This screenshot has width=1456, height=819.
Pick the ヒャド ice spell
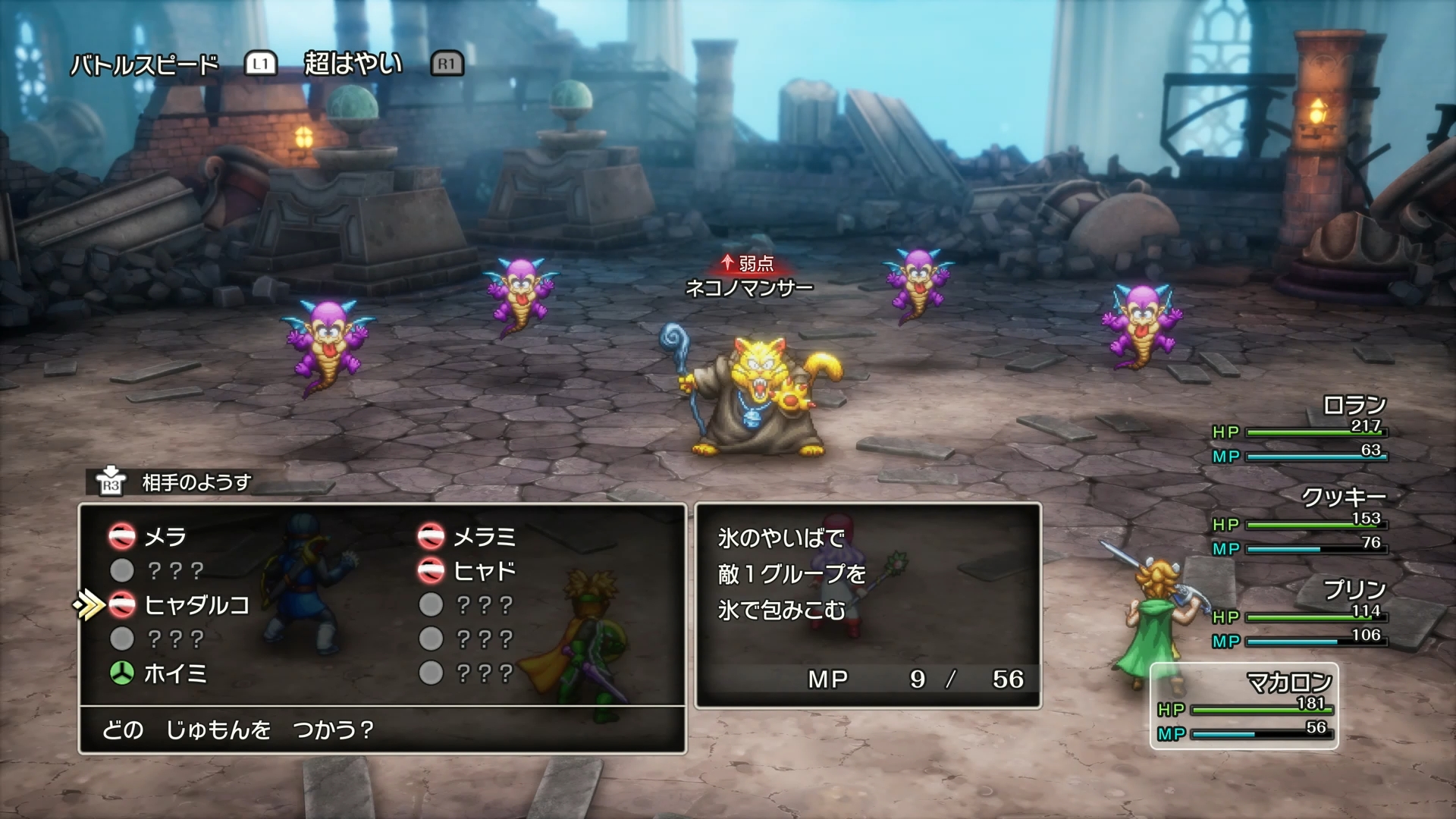click(x=483, y=571)
